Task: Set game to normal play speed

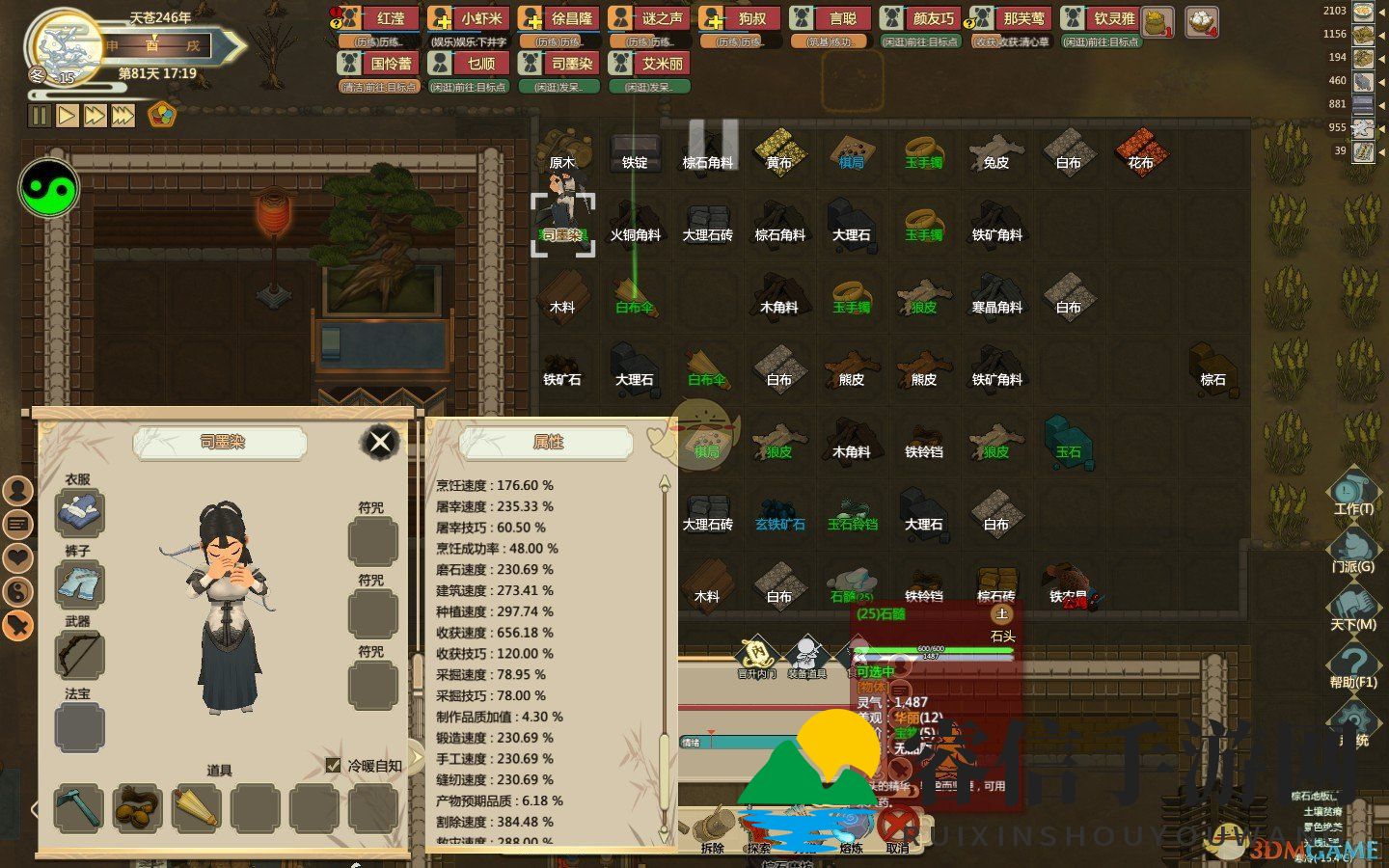Action: click(x=67, y=116)
